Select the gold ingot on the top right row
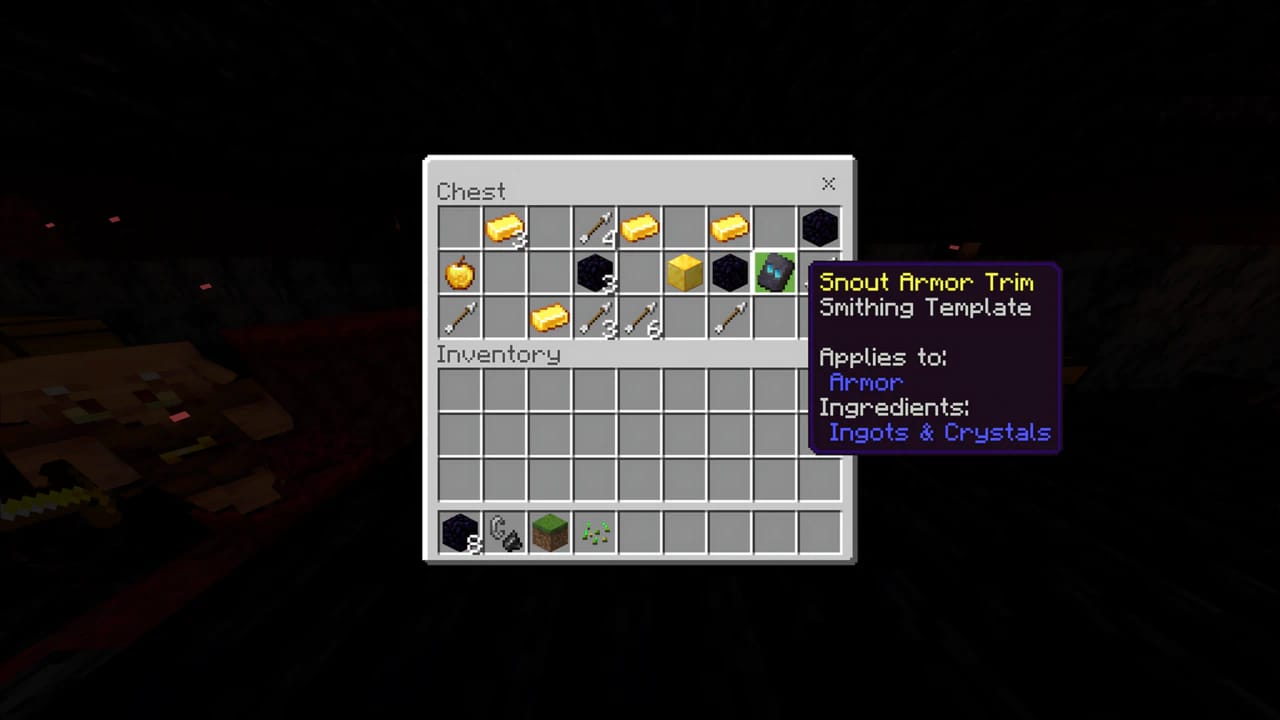Viewport: 1280px width, 720px height. (730, 228)
